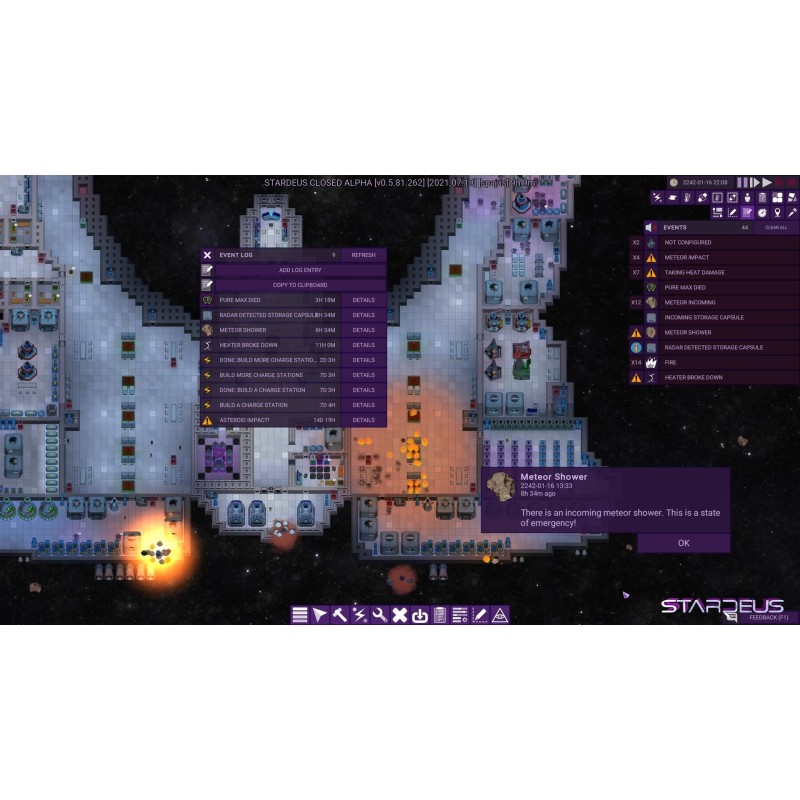
Task: View details of Heater Broke Down entry
Action: point(363,345)
